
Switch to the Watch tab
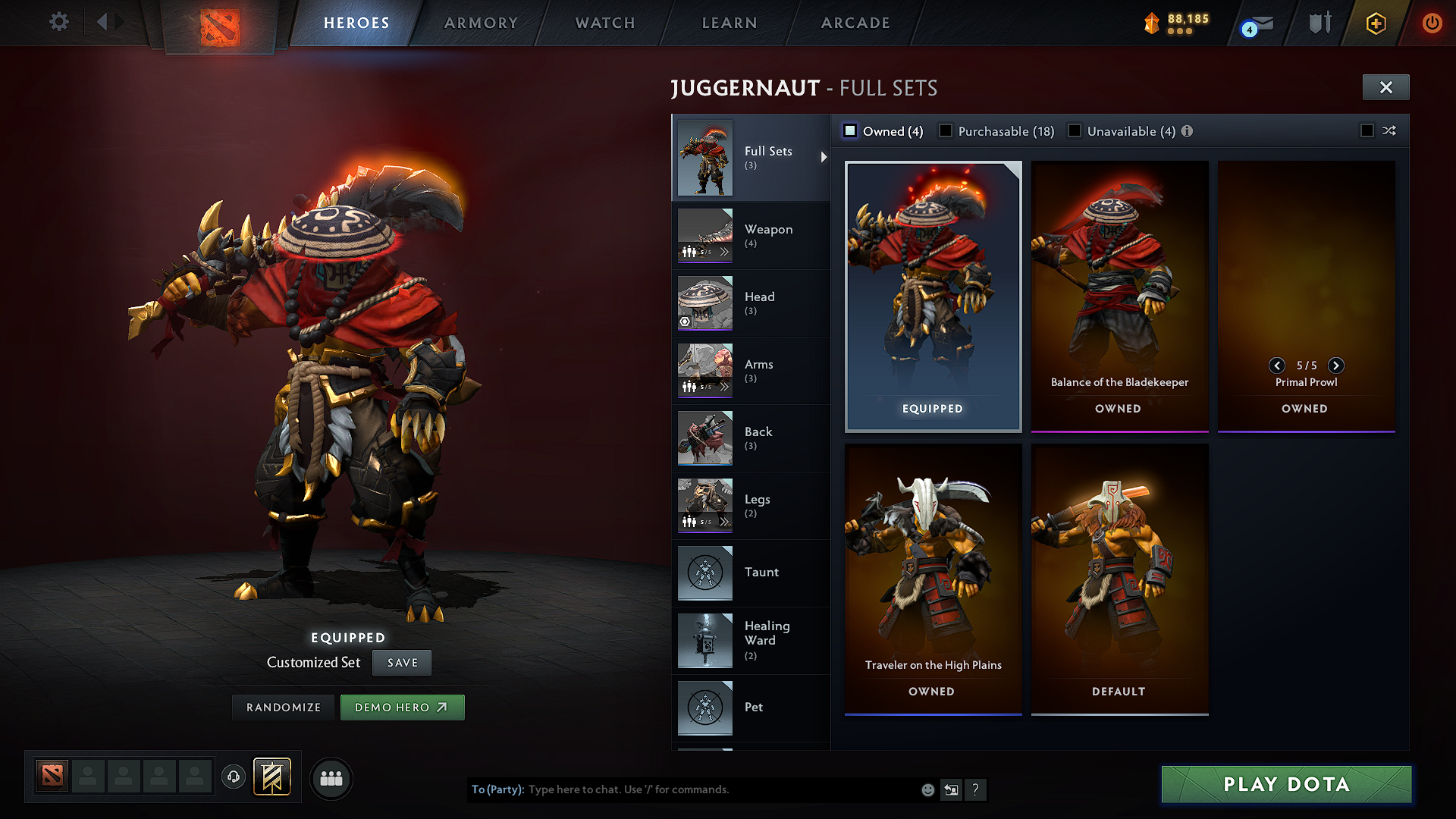(604, 23)
